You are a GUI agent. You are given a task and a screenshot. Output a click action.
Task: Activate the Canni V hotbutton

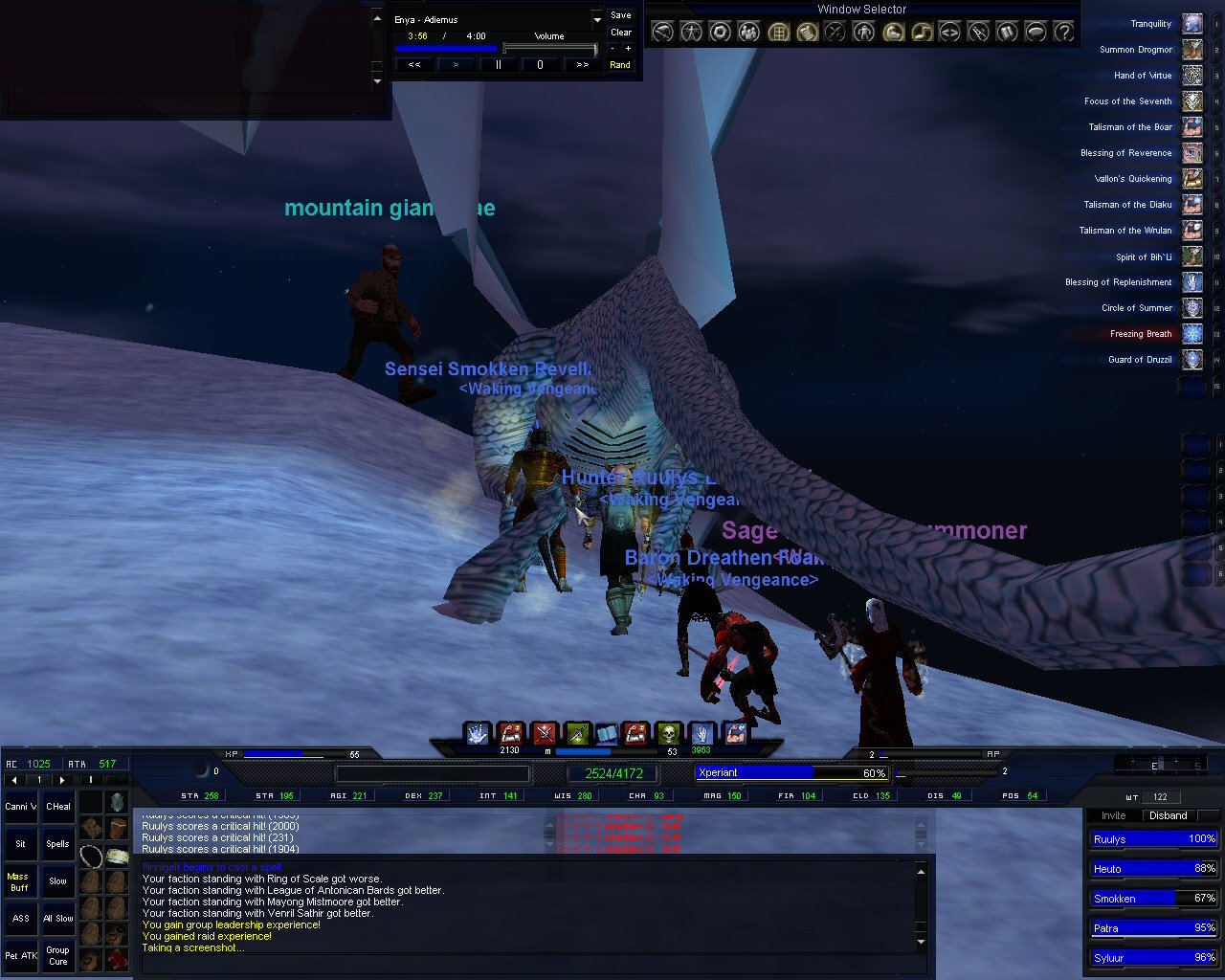20,807
